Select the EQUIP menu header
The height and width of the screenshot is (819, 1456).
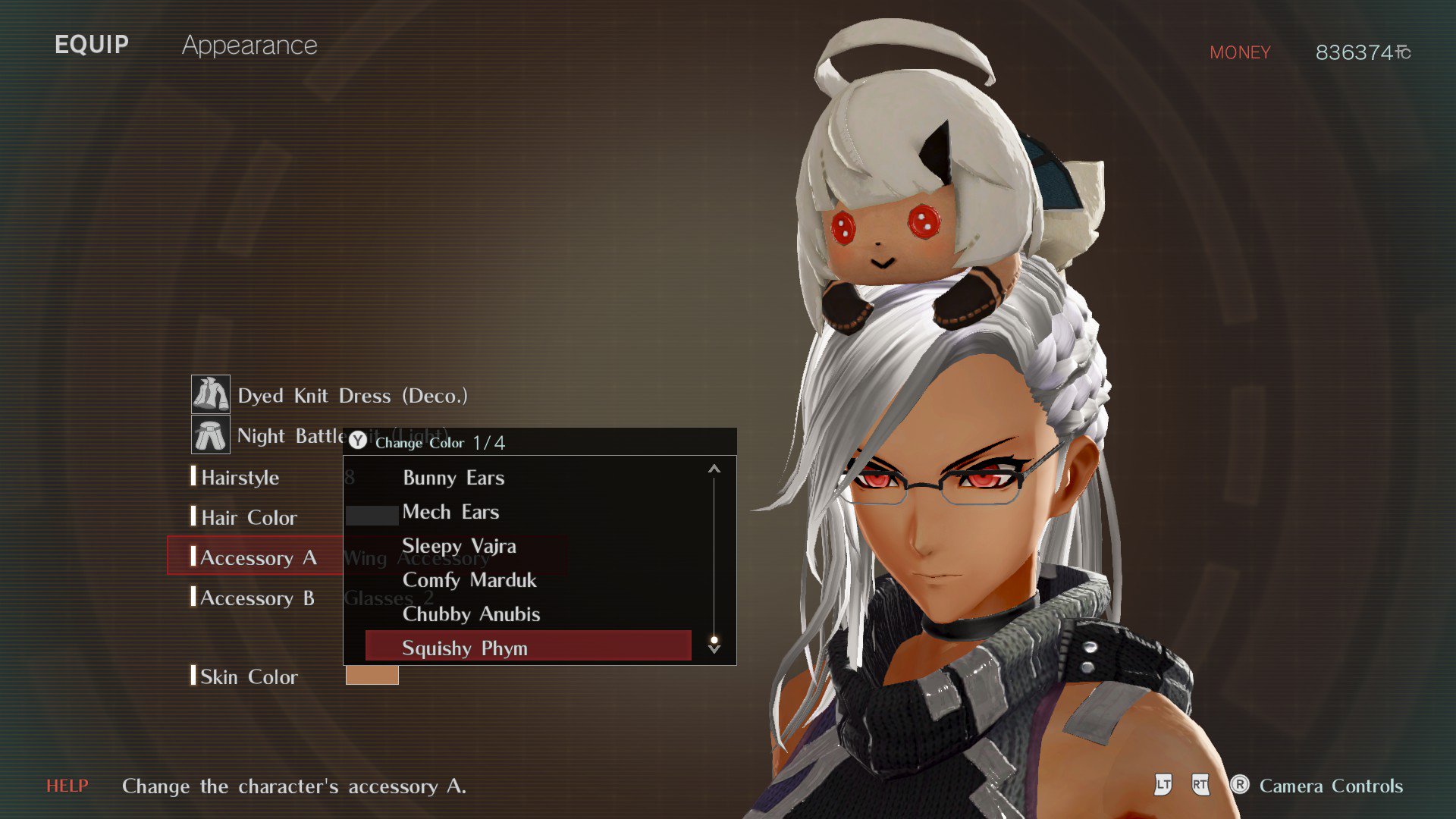91,44
